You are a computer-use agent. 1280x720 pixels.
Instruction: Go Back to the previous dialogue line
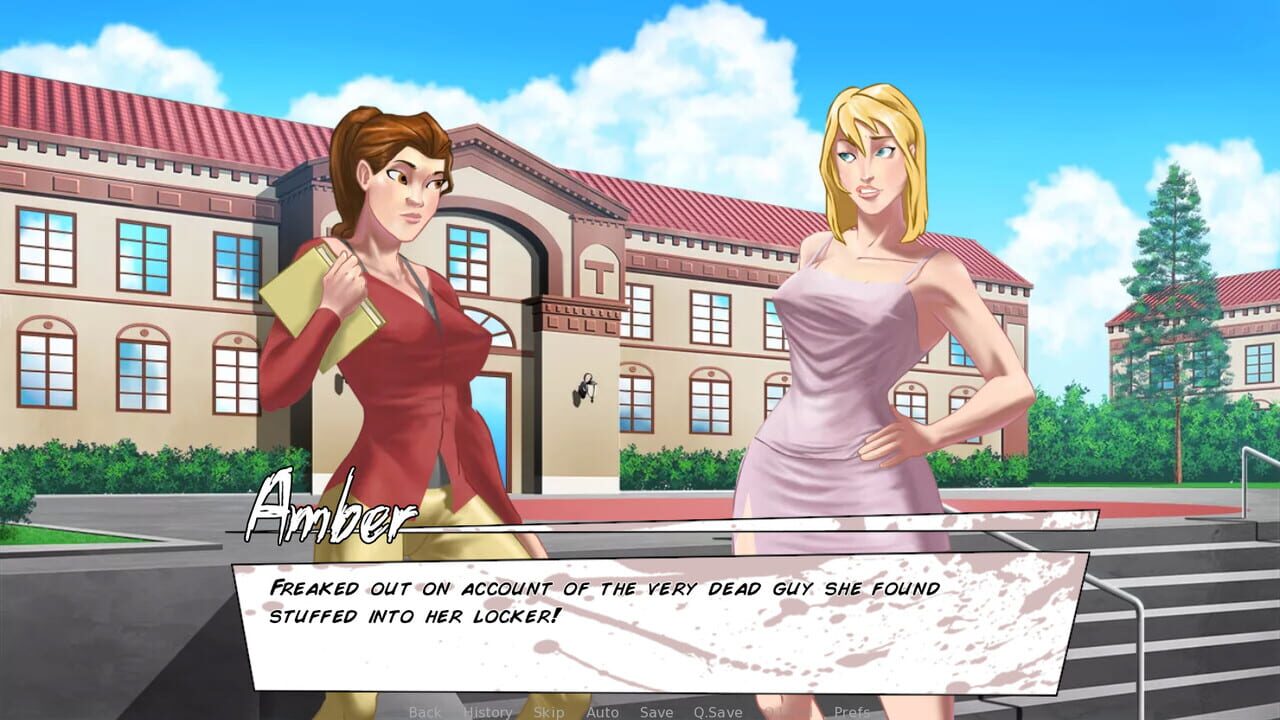click(x=425, y=711)
